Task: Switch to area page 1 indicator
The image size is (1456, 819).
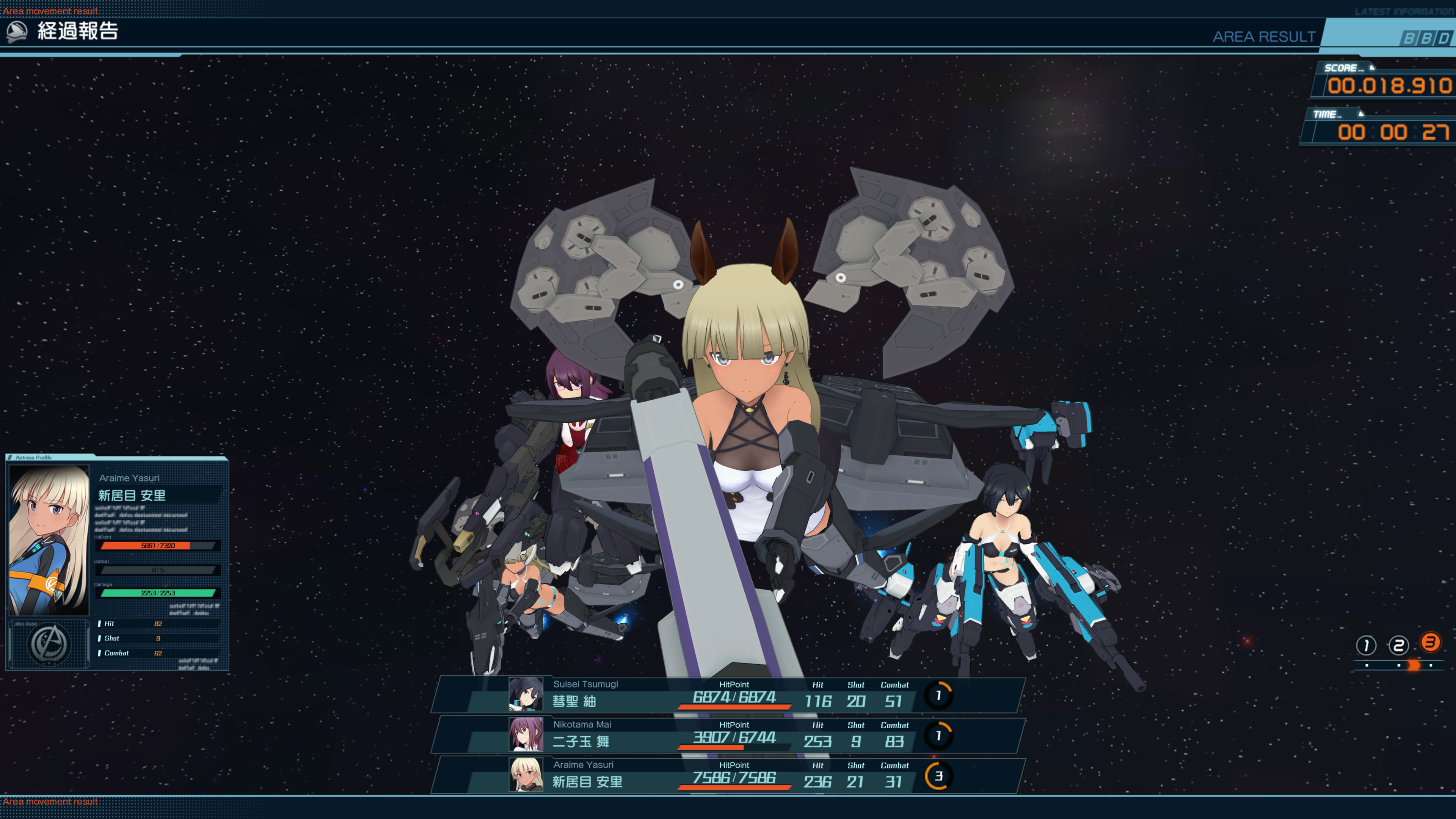Action: 1366,645
